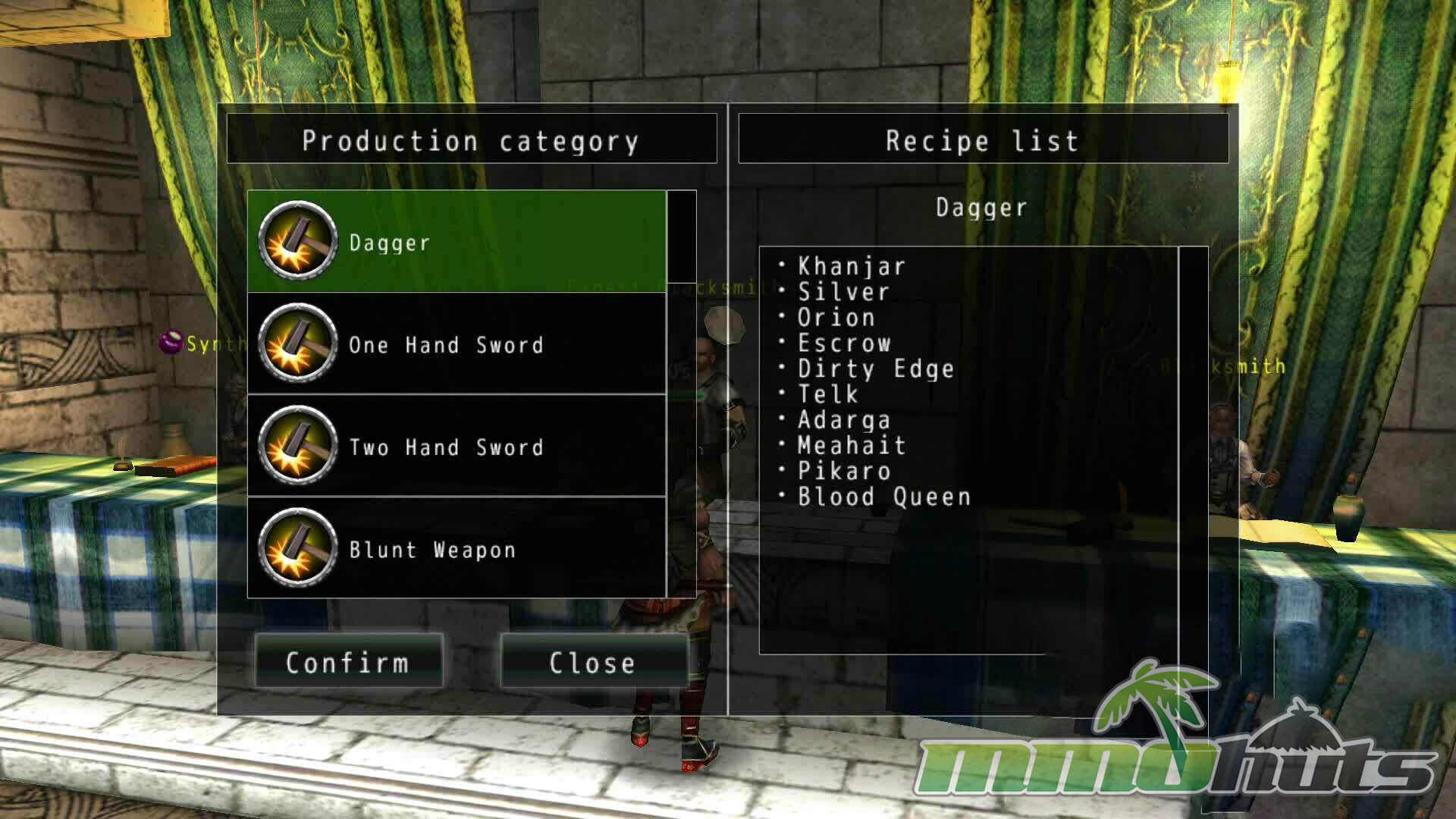The height and width of the screenshot is (819, 1456).
Task: Select the Pikaro recipe
Action: (843, 471)
